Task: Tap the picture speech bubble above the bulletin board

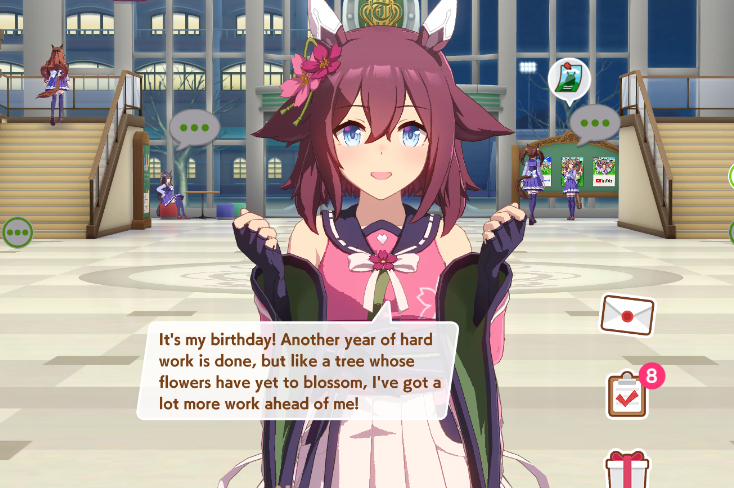Action: (569, 80)
